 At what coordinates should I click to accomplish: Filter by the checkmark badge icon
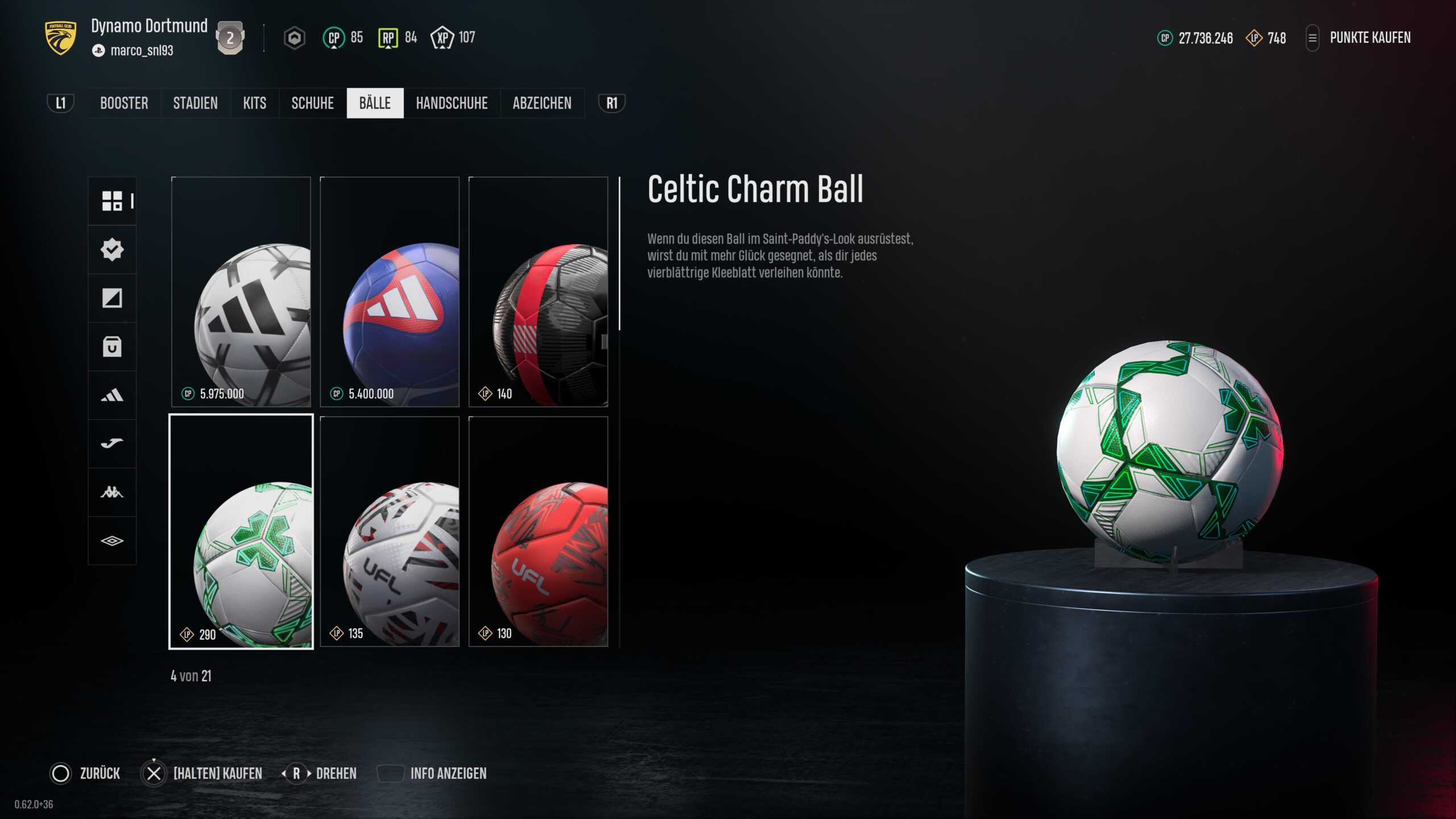112,249
